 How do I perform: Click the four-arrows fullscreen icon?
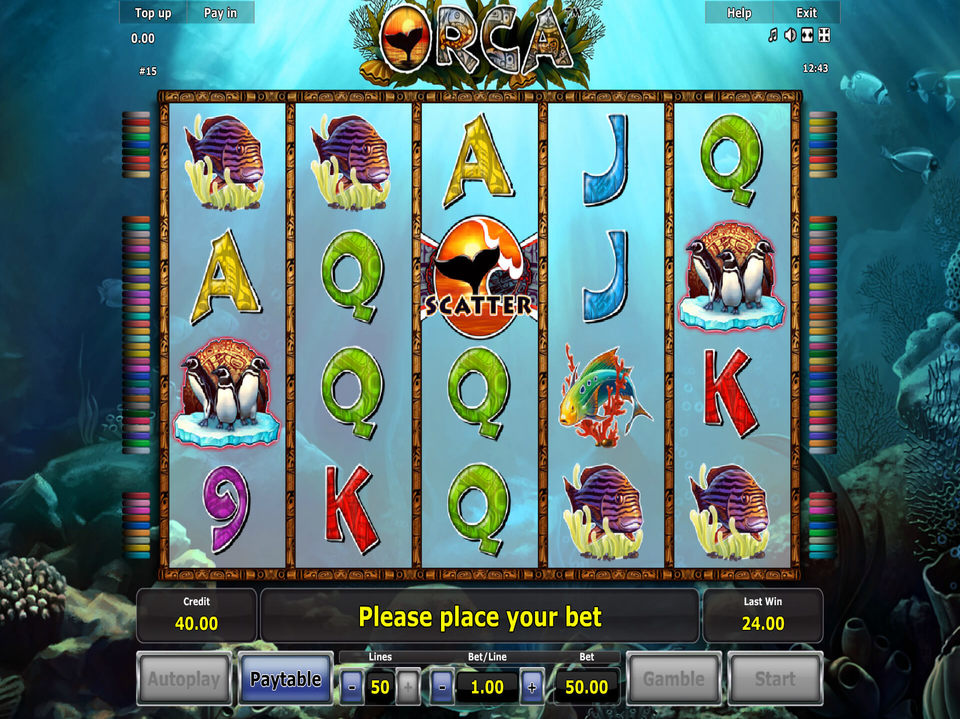point(824,36)
